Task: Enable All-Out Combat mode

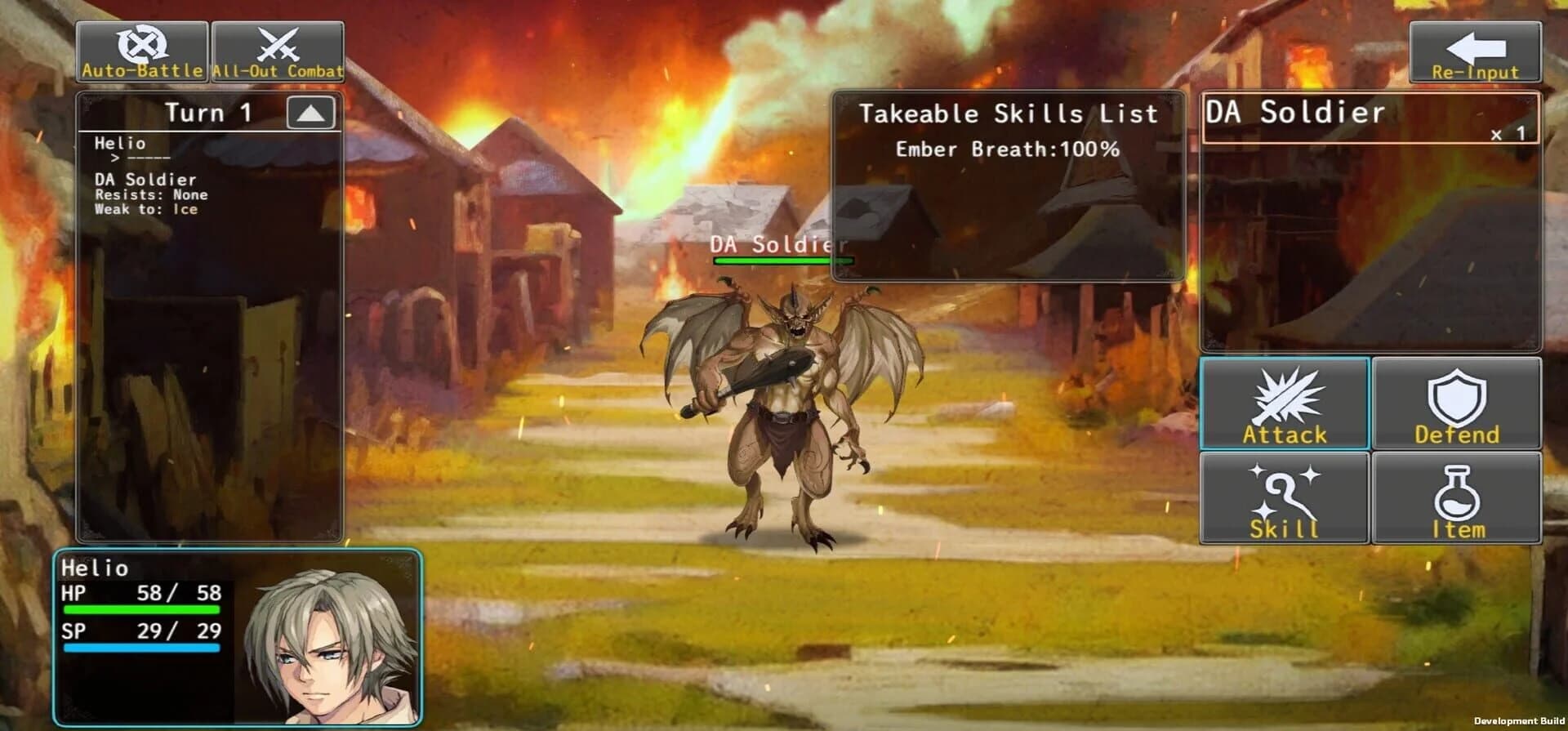Action: pyautogui.click(x=278, y=49)
